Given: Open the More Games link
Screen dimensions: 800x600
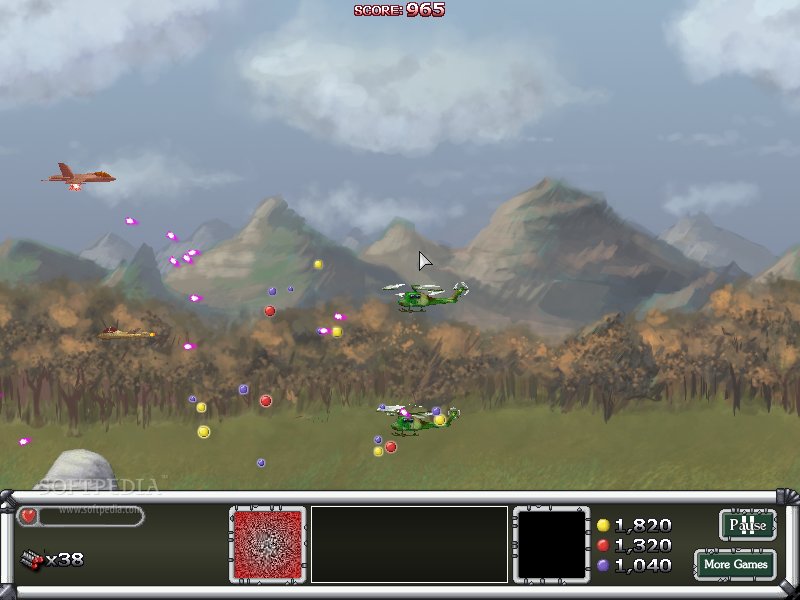Looking at the screenshot, I should point(735,564).
